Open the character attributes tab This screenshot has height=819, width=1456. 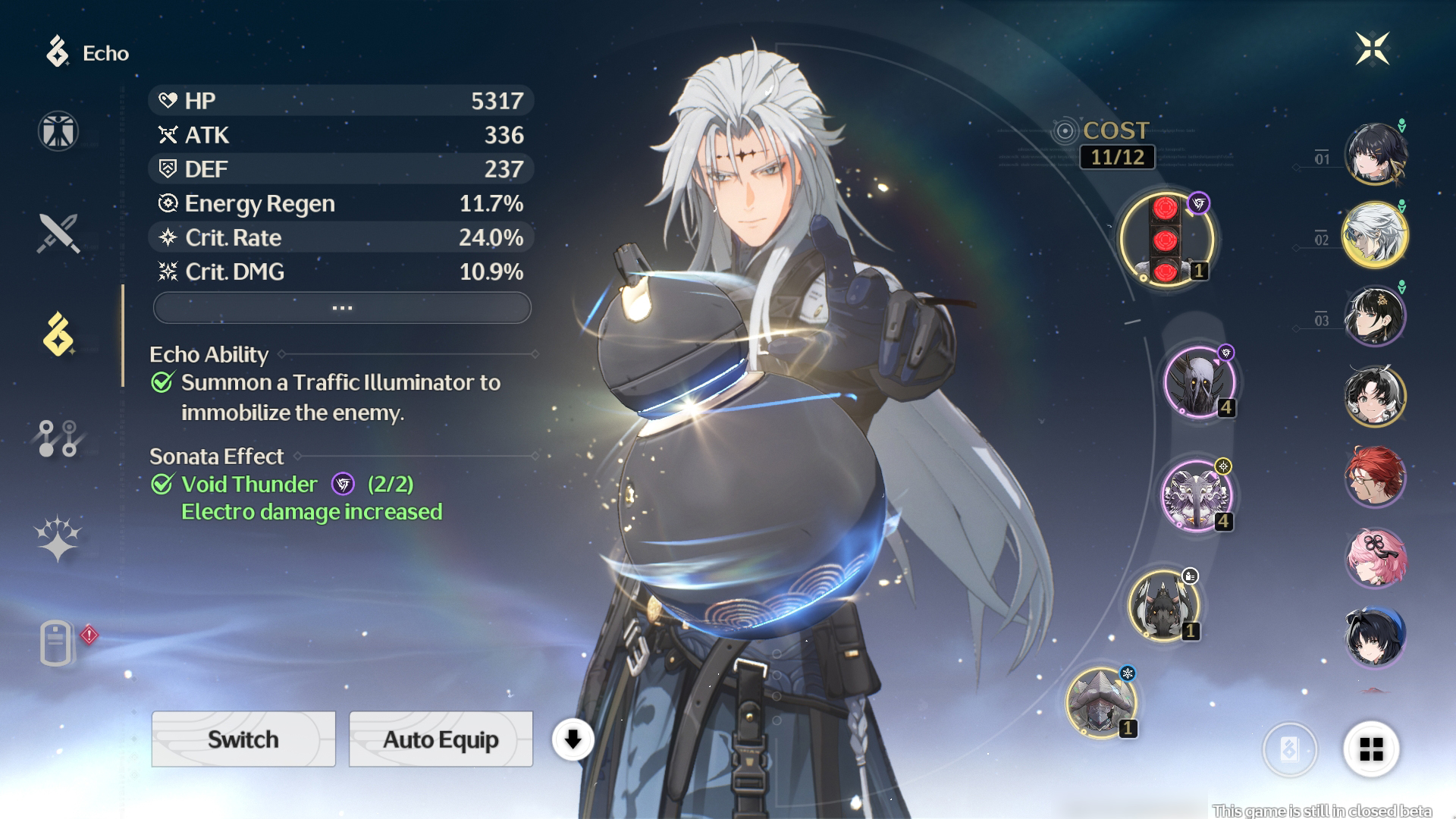tap(58, 130)
